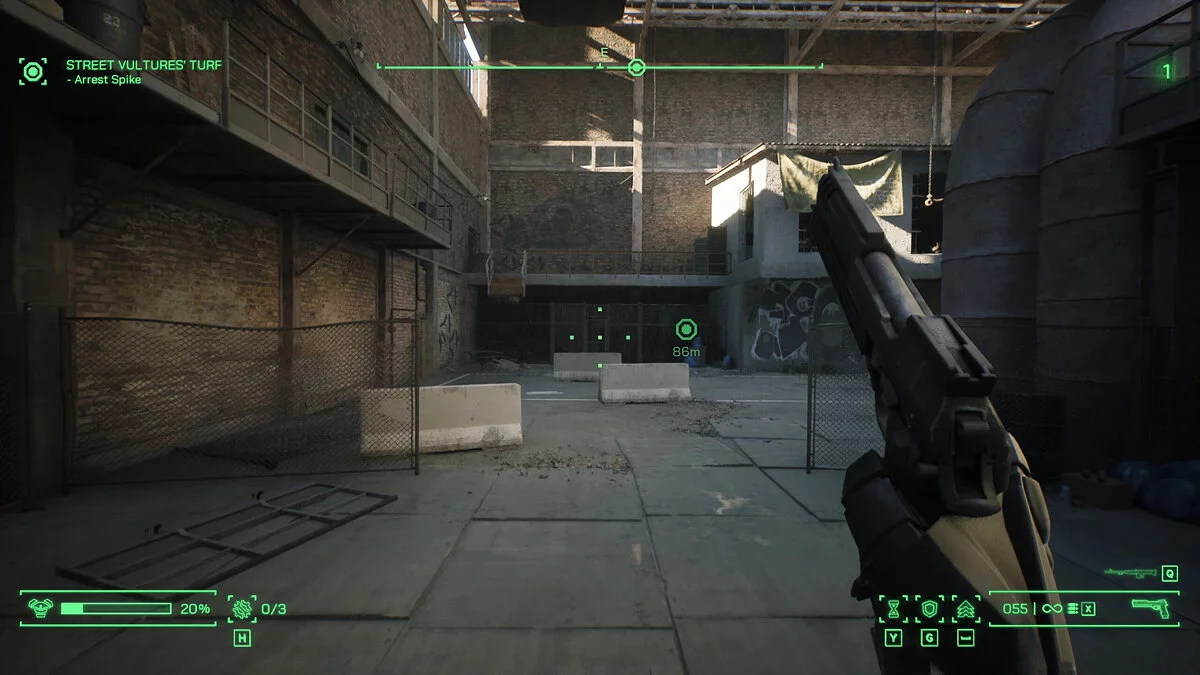This screenshot has height=675, width=1200.
Task: Activate the hourglass slow-motion ability
Action: tap(894, 608)
